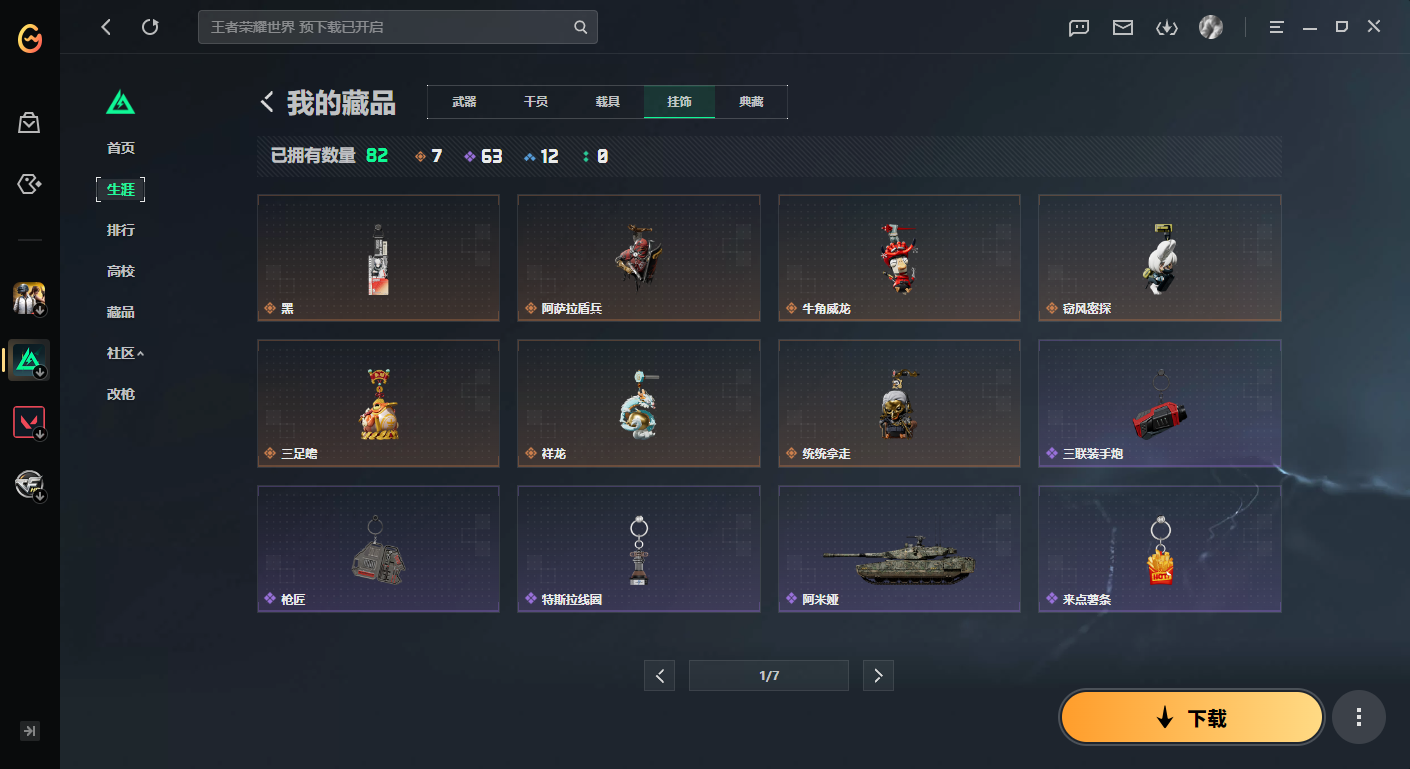Toggle the gold rarity filter showing 7
1410x769 pixels.
(x=428, y=156)
